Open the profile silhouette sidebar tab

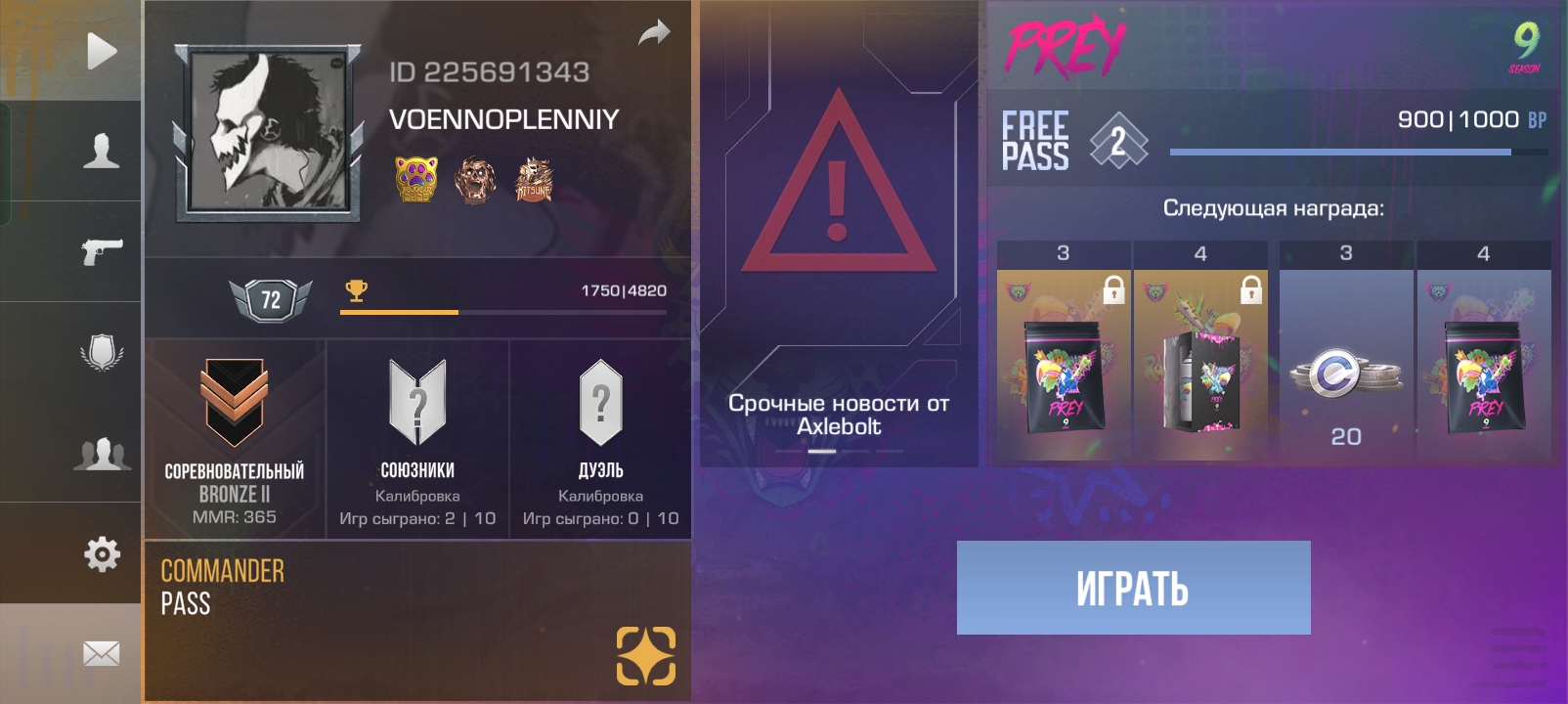[101, 152]
